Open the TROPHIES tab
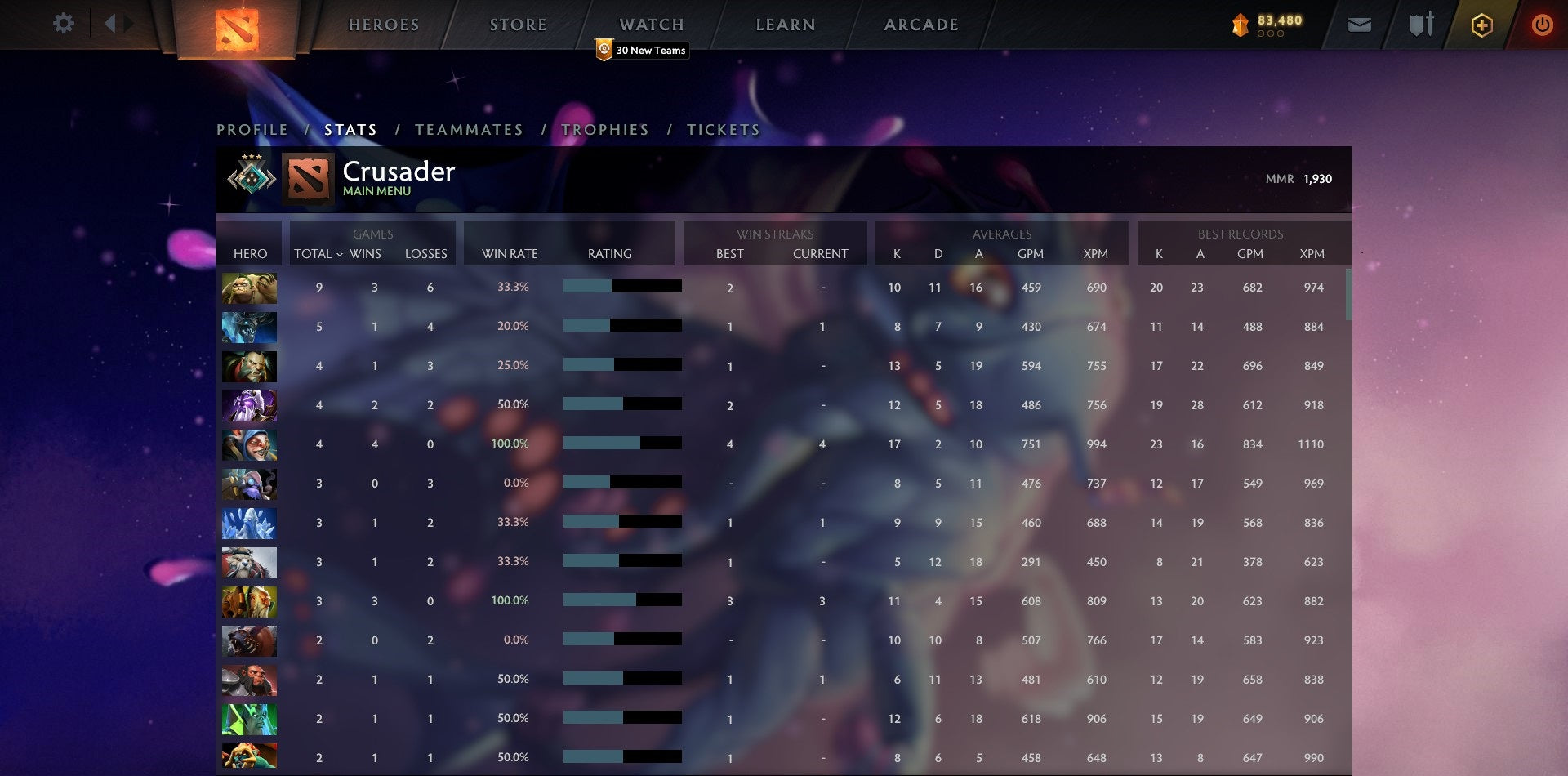The width and height of the screenshot is (1568, 776). (605, 129)
